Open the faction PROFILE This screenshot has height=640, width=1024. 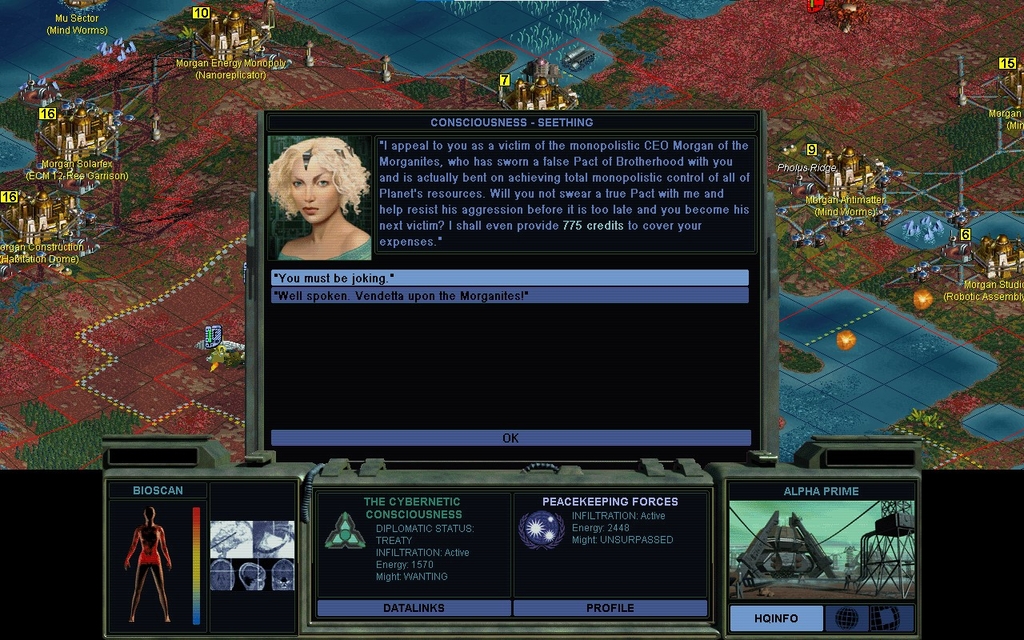(x=610, y=608)
